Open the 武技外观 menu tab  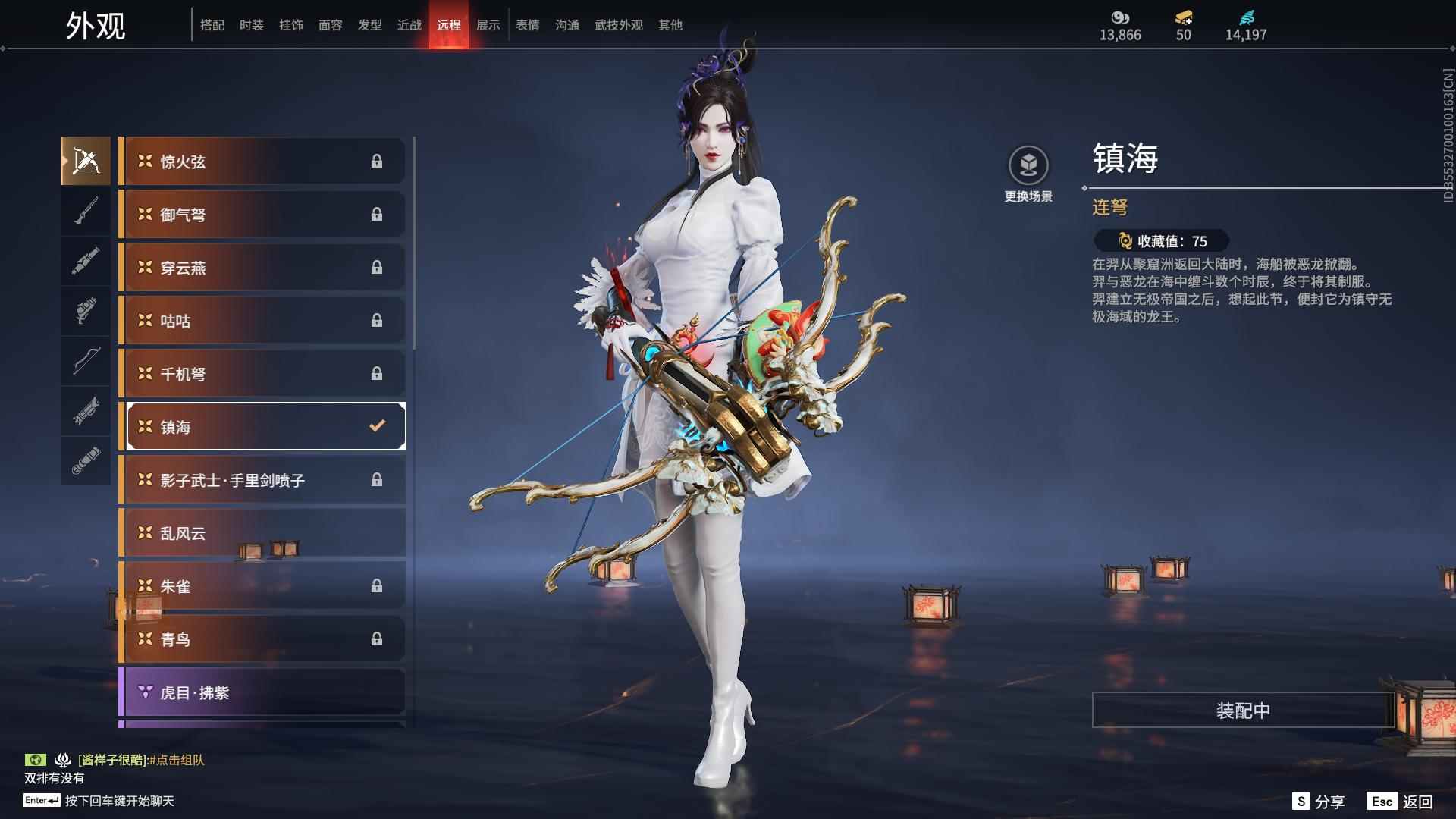click(x=618, y=25)
